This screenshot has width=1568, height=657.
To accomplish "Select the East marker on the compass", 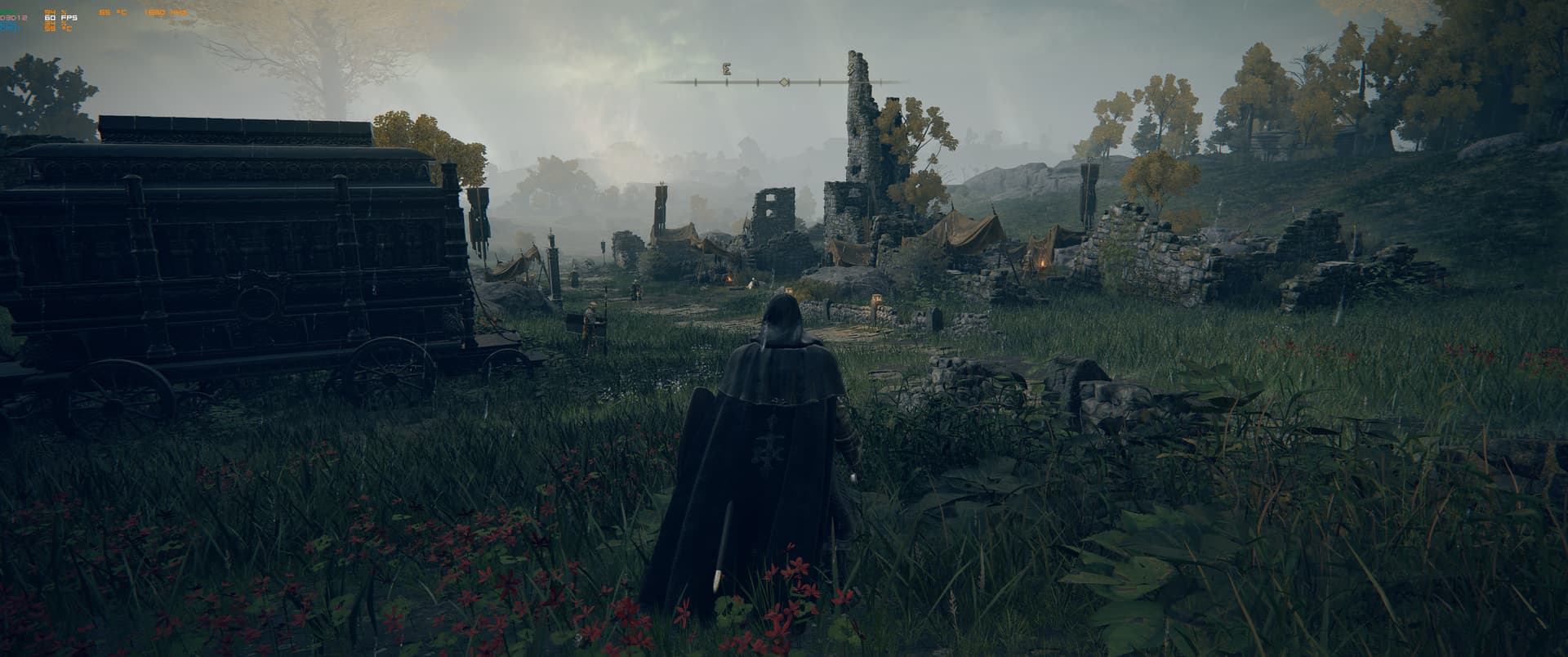I will click(x=726, y=70).
